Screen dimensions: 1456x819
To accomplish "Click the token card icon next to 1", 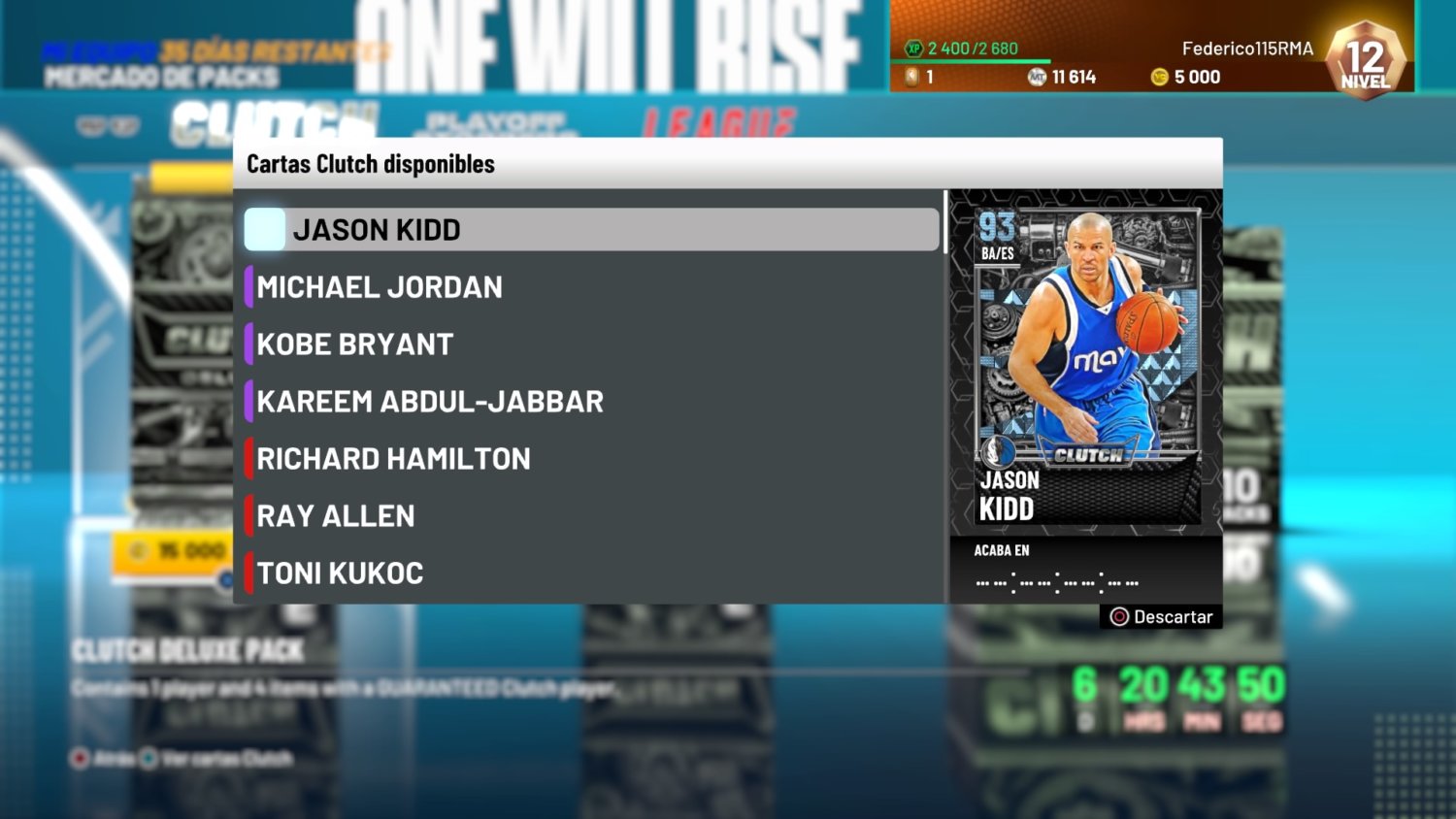I will tap(911, 76).
